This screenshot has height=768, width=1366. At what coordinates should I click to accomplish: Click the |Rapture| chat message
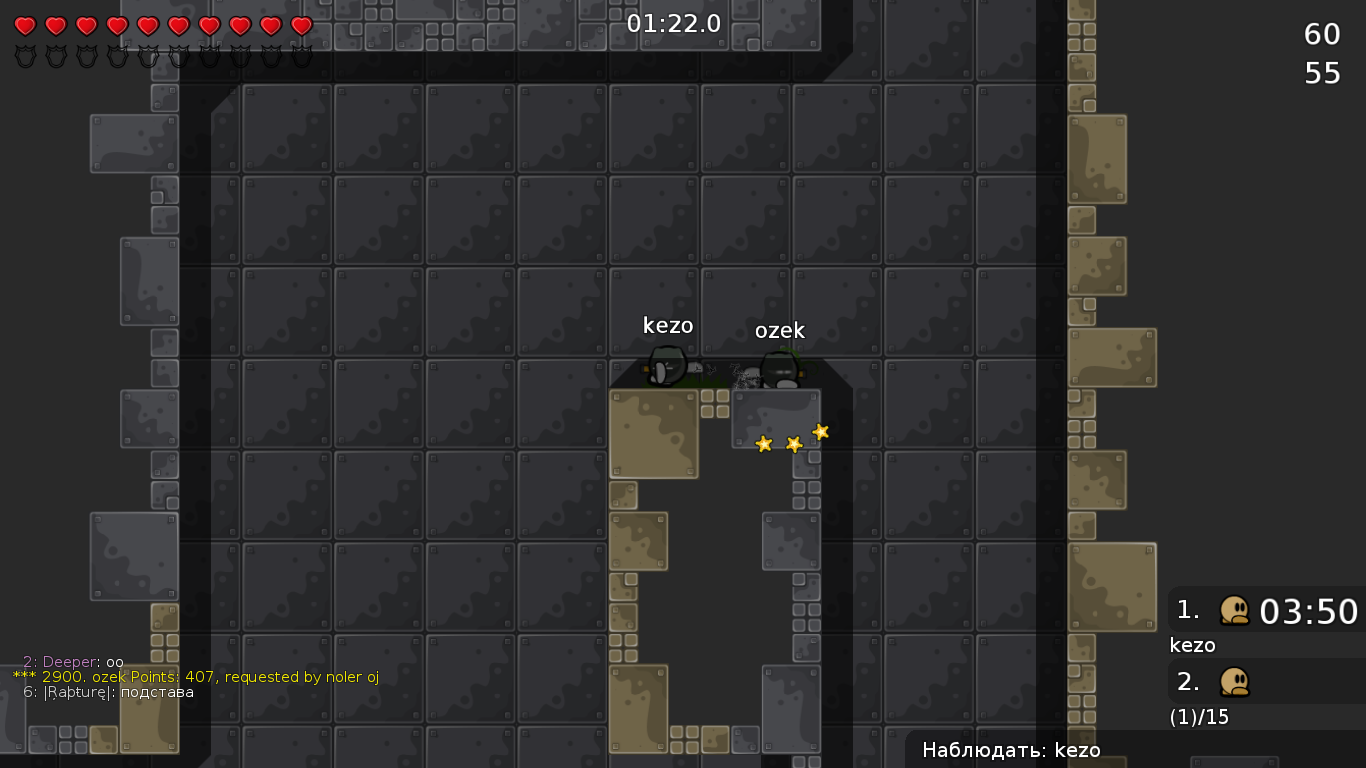point(109,692)
